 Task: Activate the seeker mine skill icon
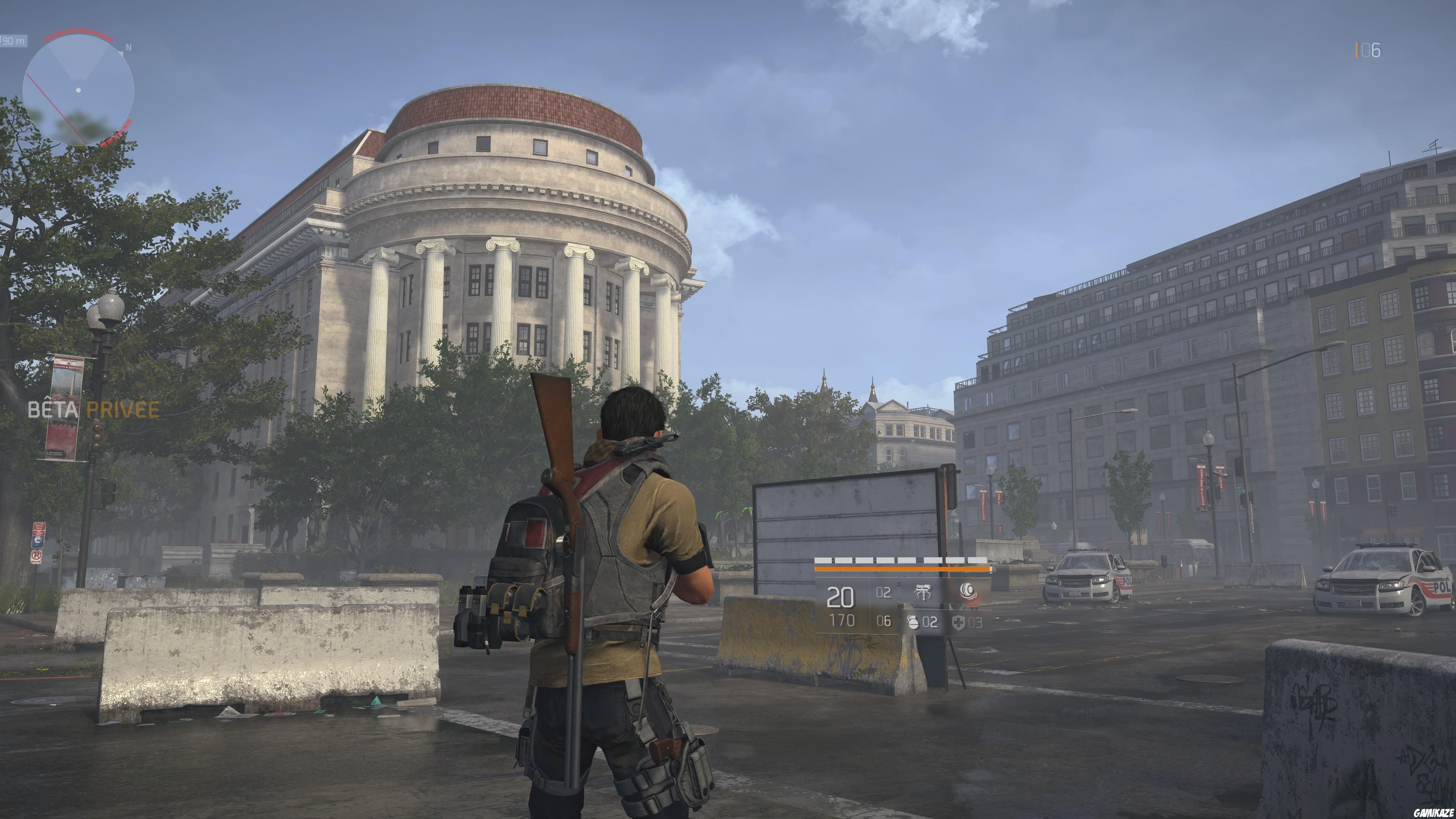pyautogui.click(x=969, y=592)
